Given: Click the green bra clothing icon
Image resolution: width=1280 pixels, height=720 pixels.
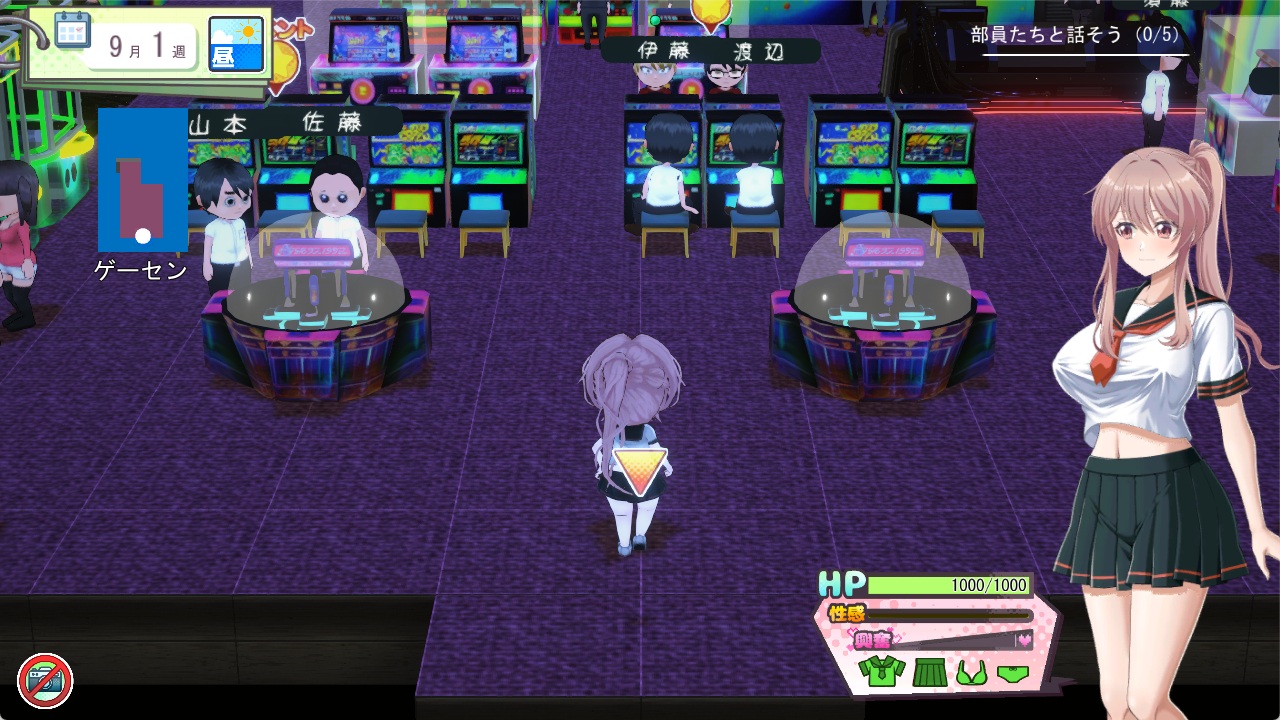Looking at the screenshot, I should click(971, 672).
